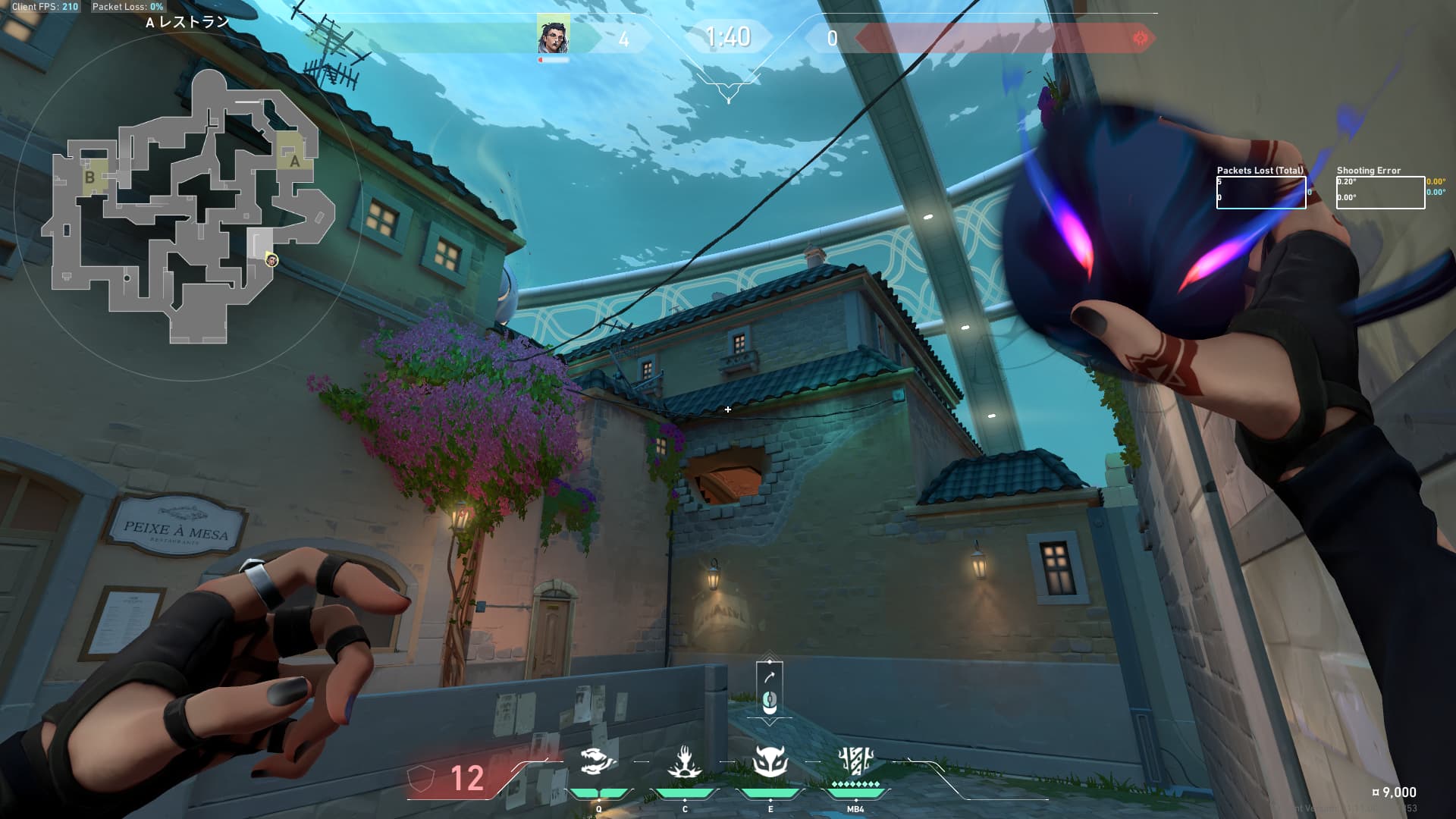Click the equipped ability mouse indicator above the ability bar
This screenshot has height=819, width=1456.
click(770, 691)
